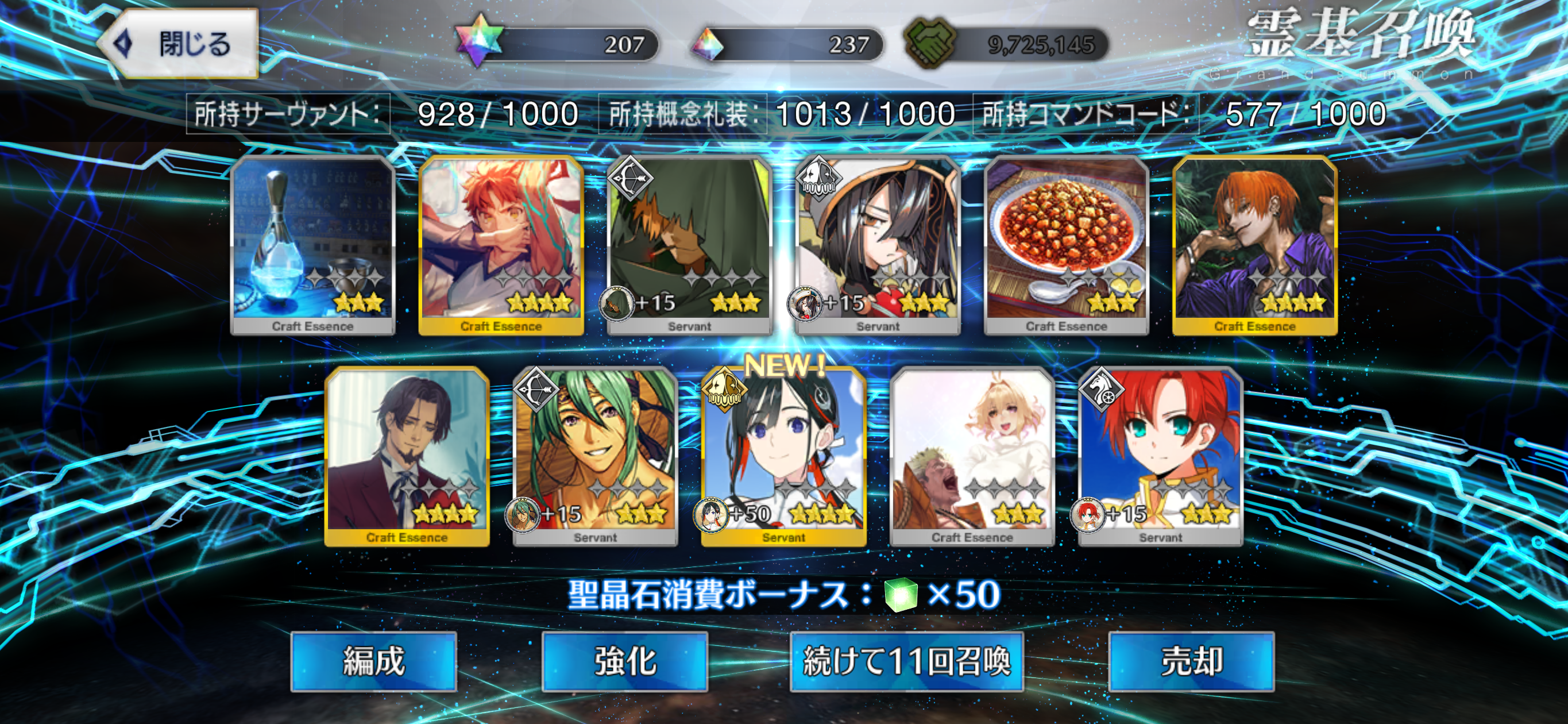Select the eyepatch black-haired servant card
This screenshot has width=1568, height=724.
point(878,244)
